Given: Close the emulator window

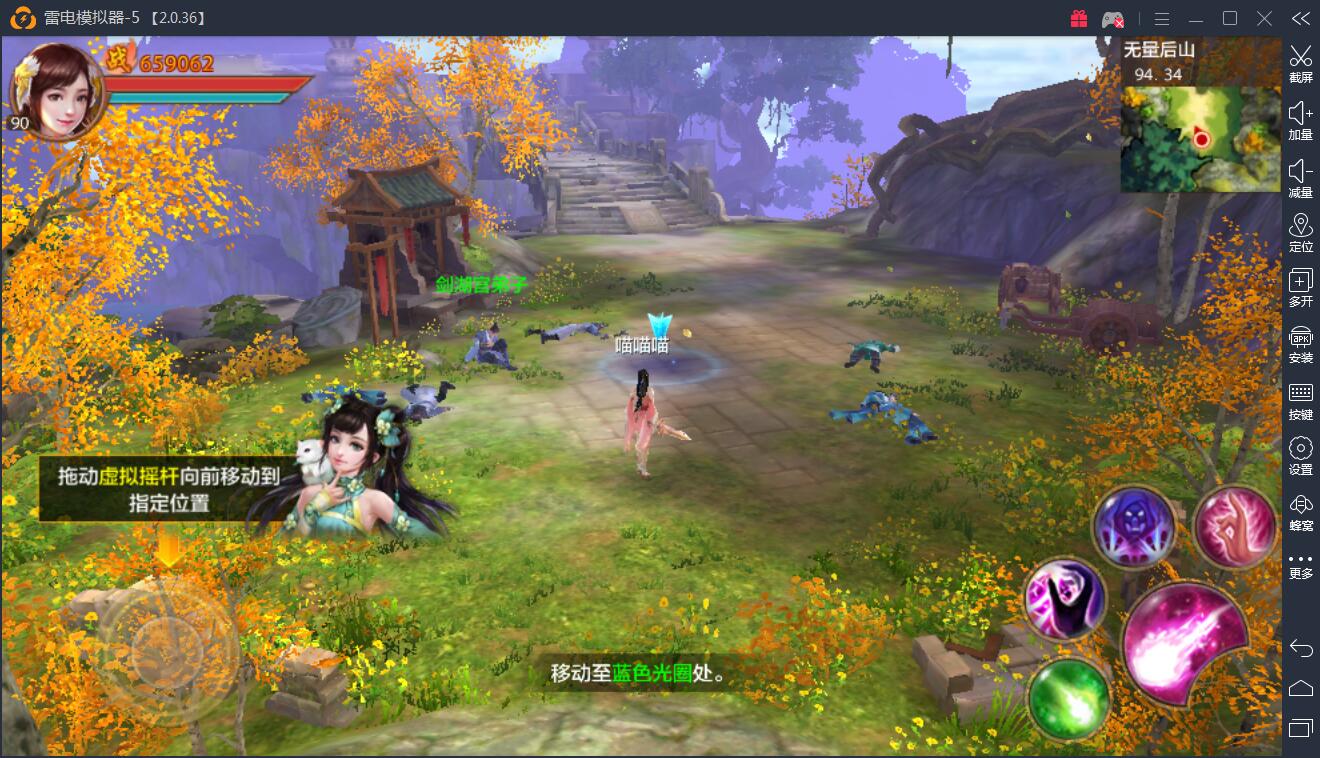Looking at the screenshot, I should click(x=1265, y=19).
